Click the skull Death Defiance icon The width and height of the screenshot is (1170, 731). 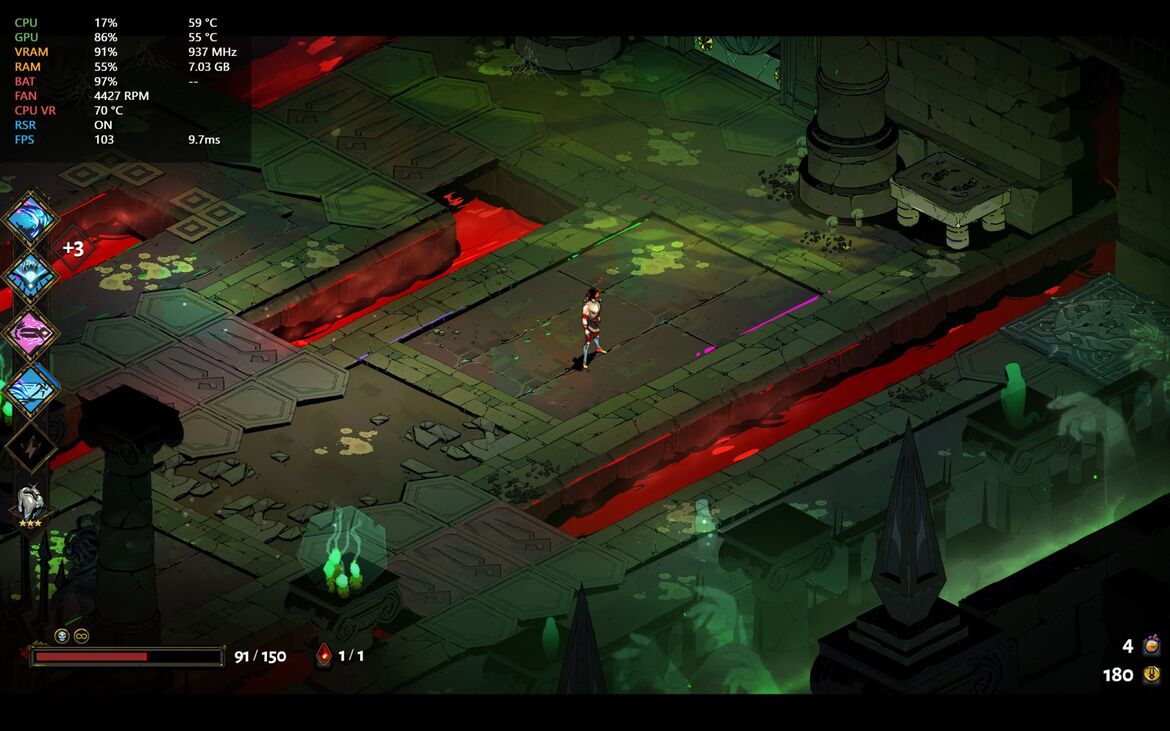(61, 636)
